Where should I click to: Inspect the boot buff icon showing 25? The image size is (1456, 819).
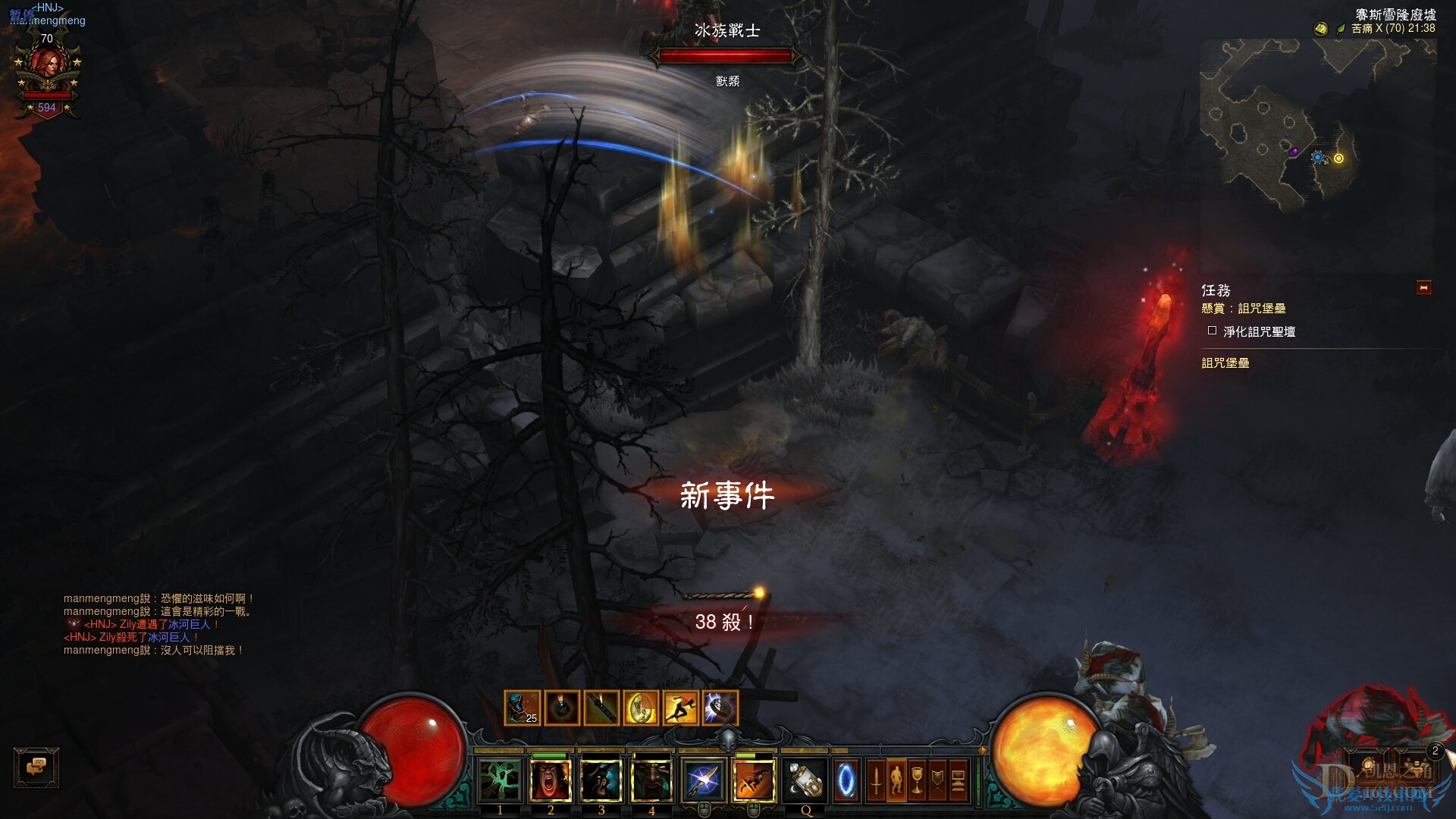click(522, 708)
